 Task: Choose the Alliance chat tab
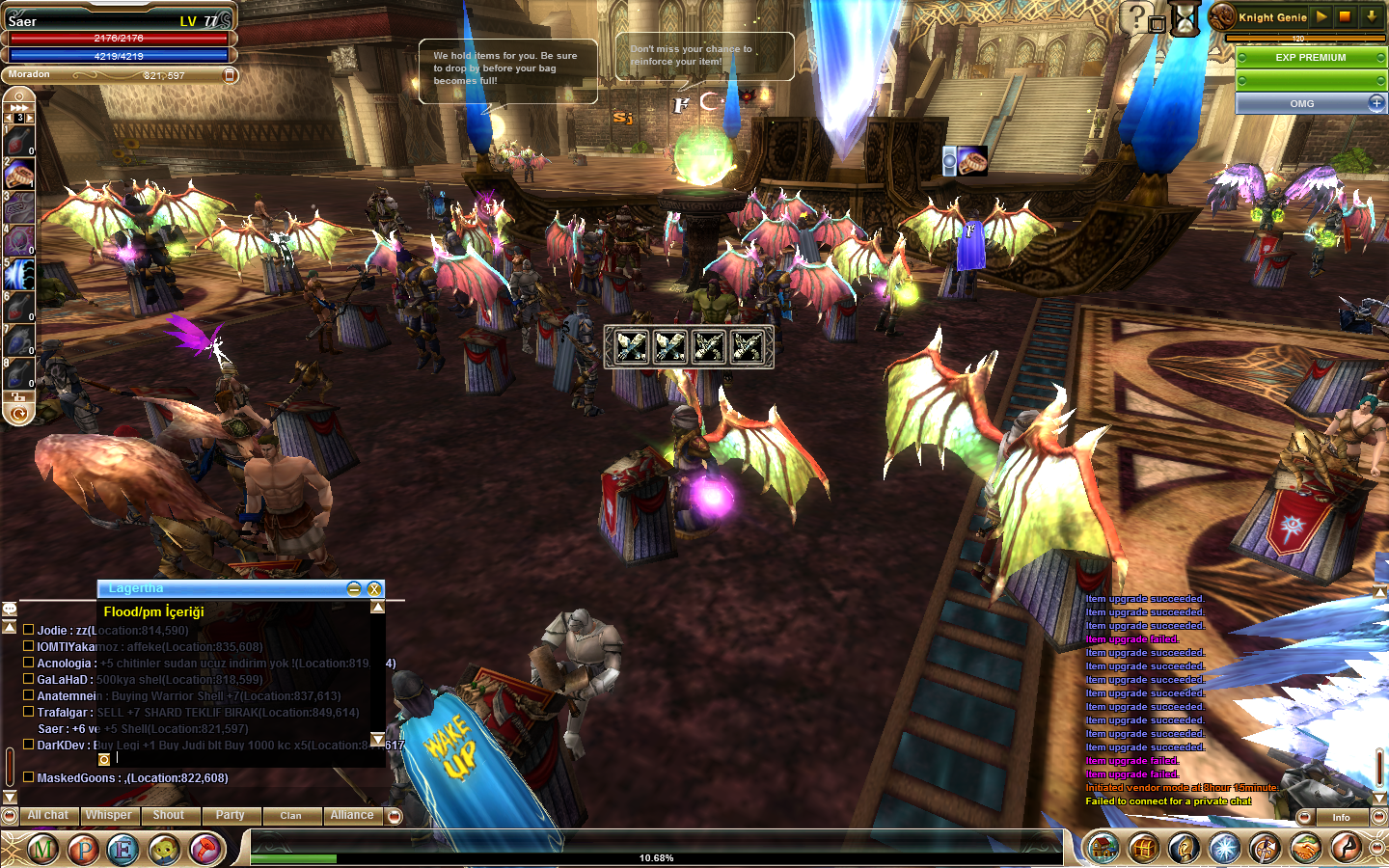(x=352, y=816)
